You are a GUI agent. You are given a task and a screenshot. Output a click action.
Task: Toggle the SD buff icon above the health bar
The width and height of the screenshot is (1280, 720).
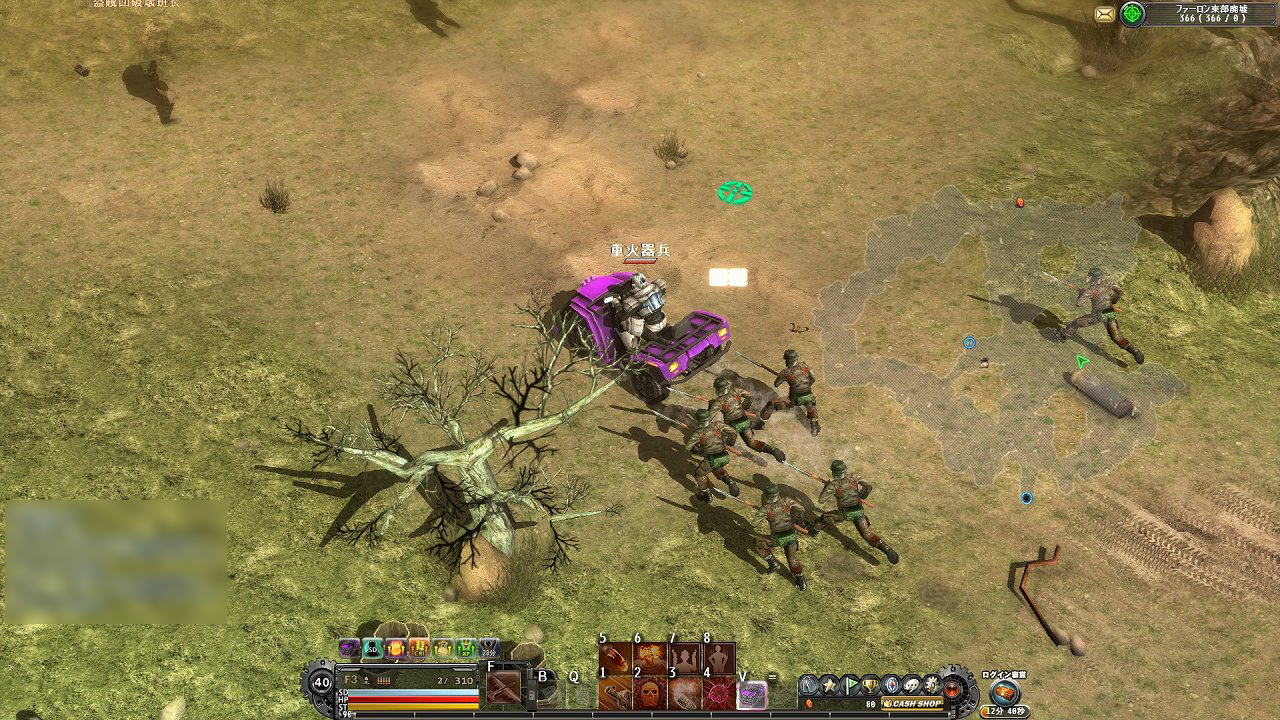(x=370, y=649)
